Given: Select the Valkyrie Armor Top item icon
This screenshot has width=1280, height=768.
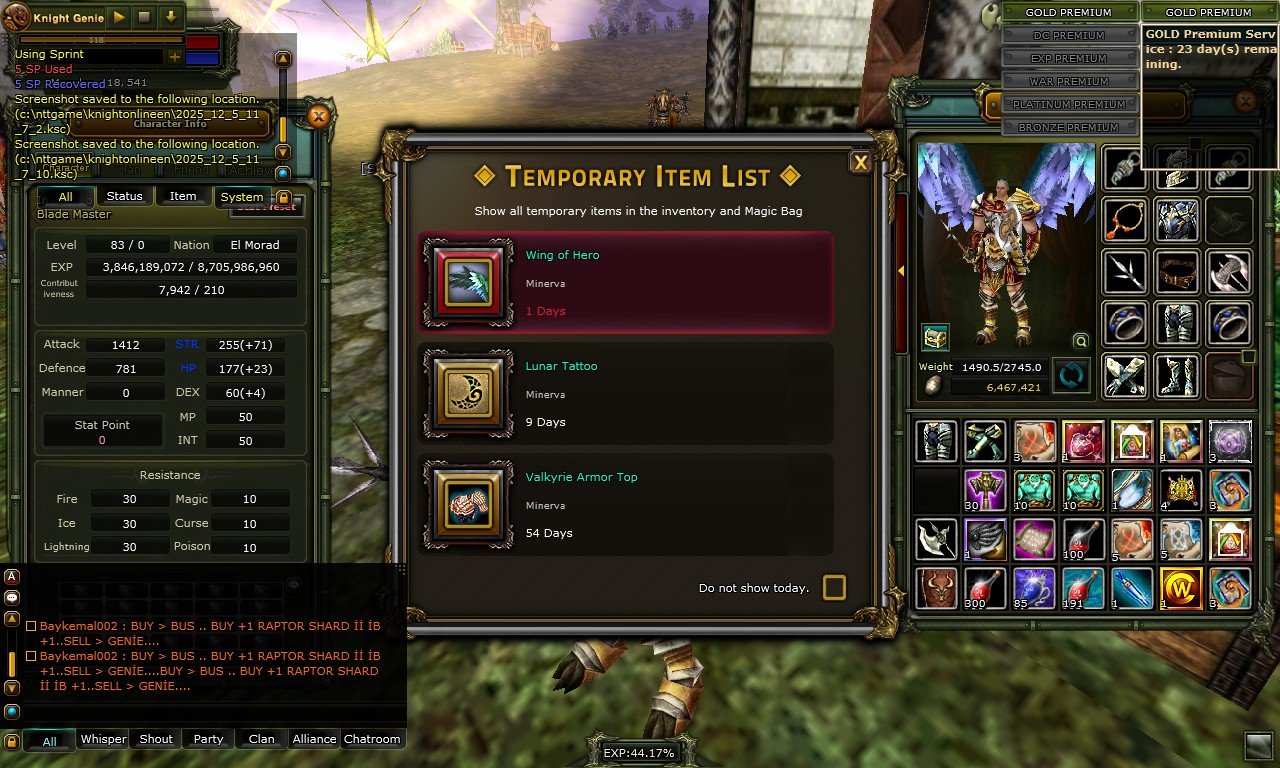Looking at the screenshot, I should click(x=468, y=502).
